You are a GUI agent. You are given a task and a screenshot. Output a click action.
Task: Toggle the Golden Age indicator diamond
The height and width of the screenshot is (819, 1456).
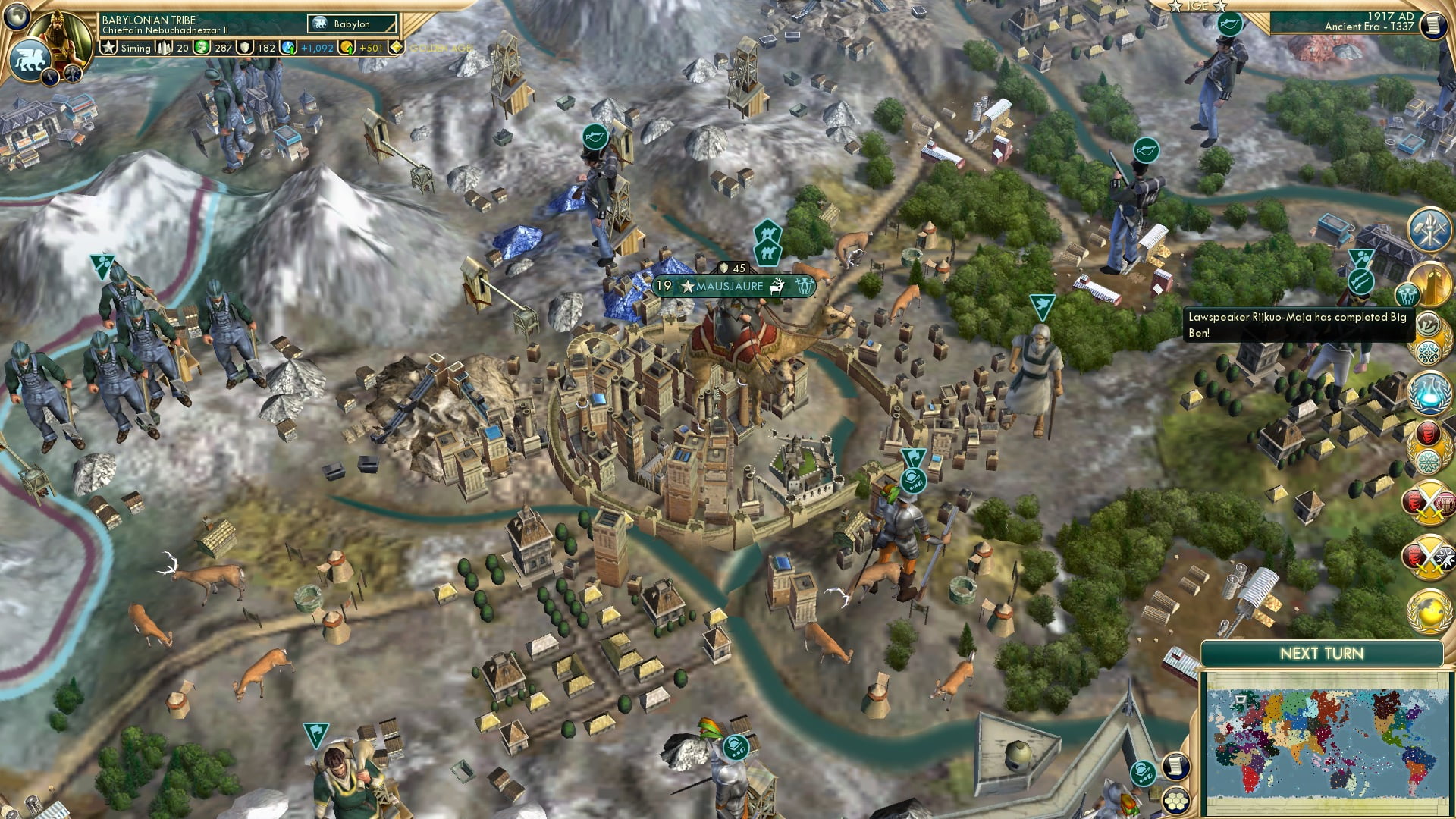click(x=395, y=49)
